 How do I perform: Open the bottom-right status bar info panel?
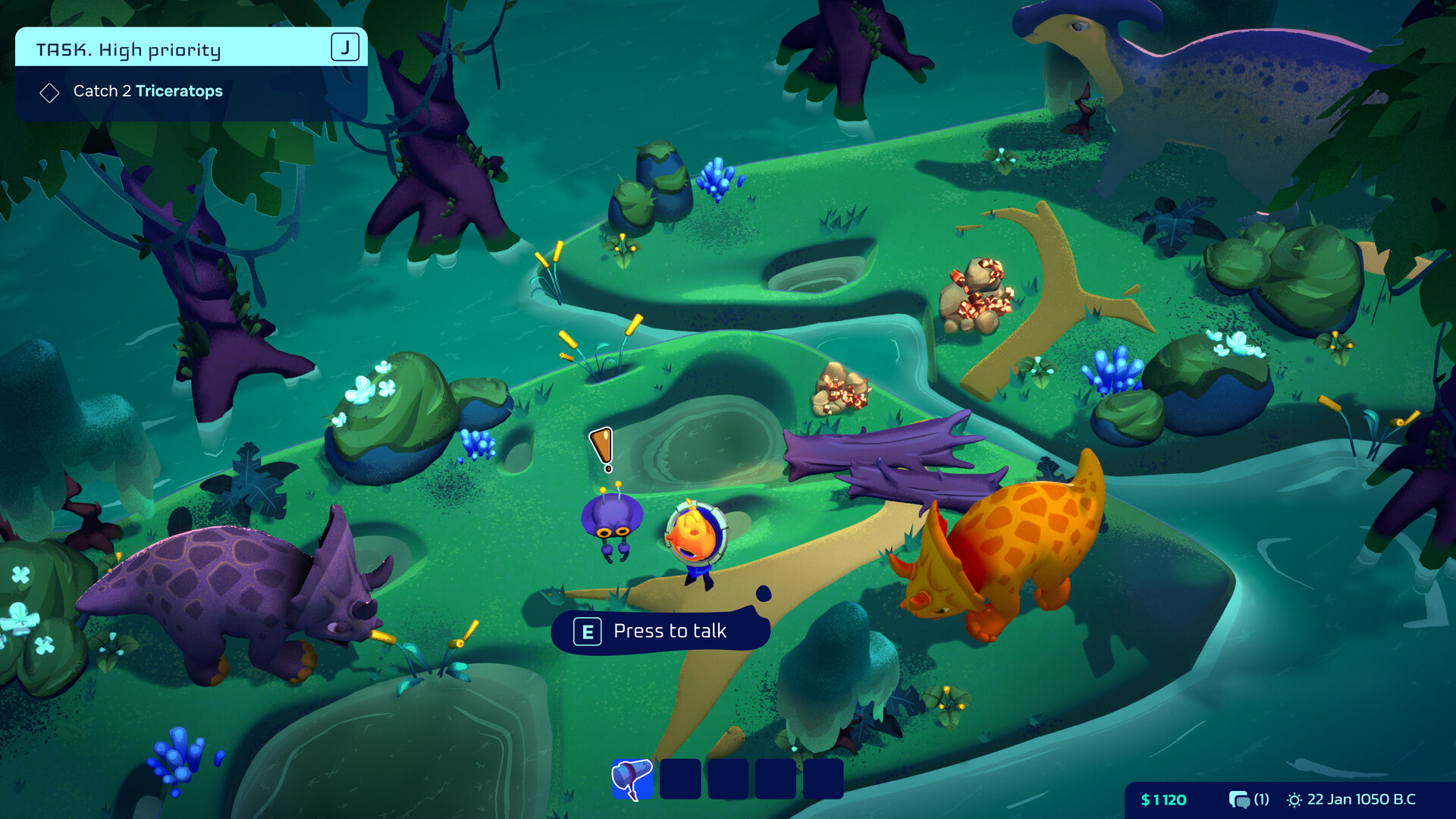1289,799
